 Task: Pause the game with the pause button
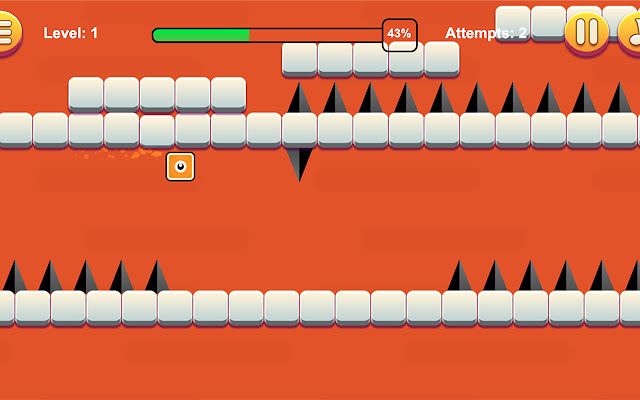pos(586,32)
